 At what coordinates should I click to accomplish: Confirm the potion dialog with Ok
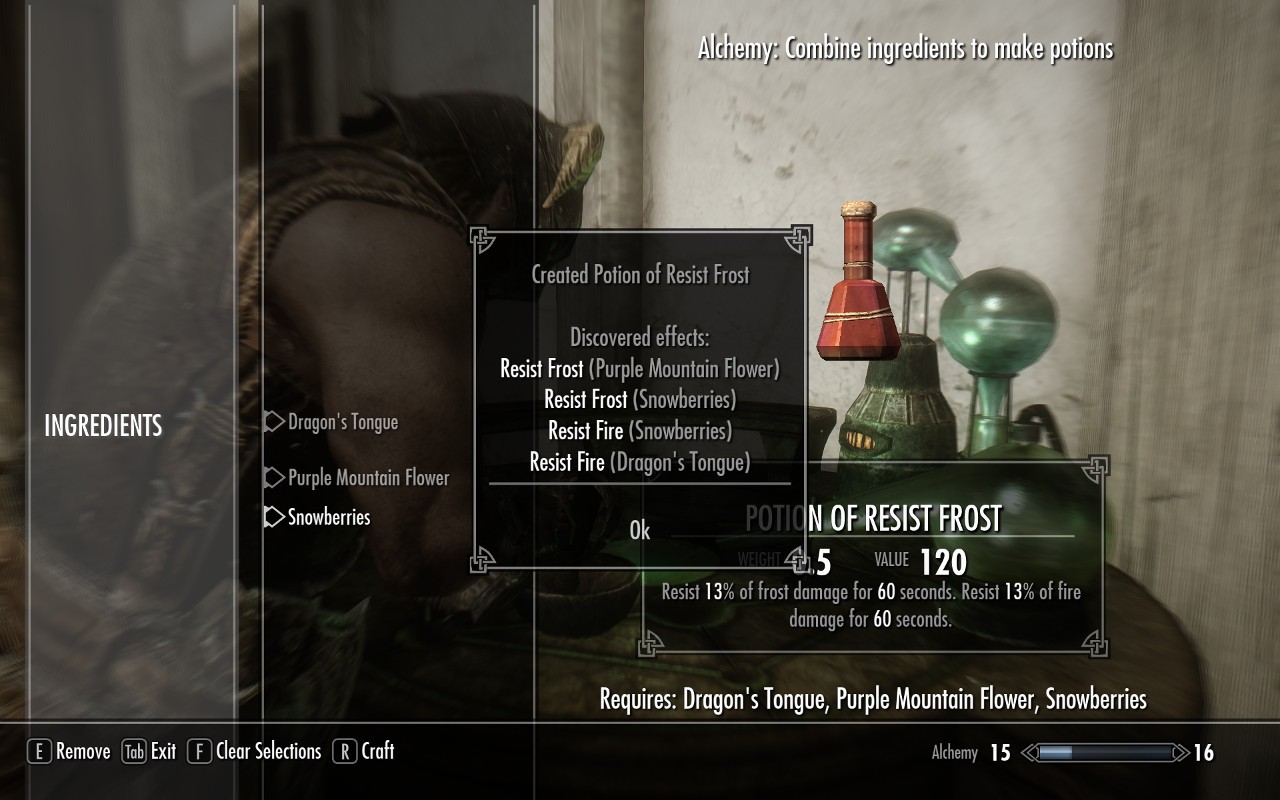(x=640, y=531)
